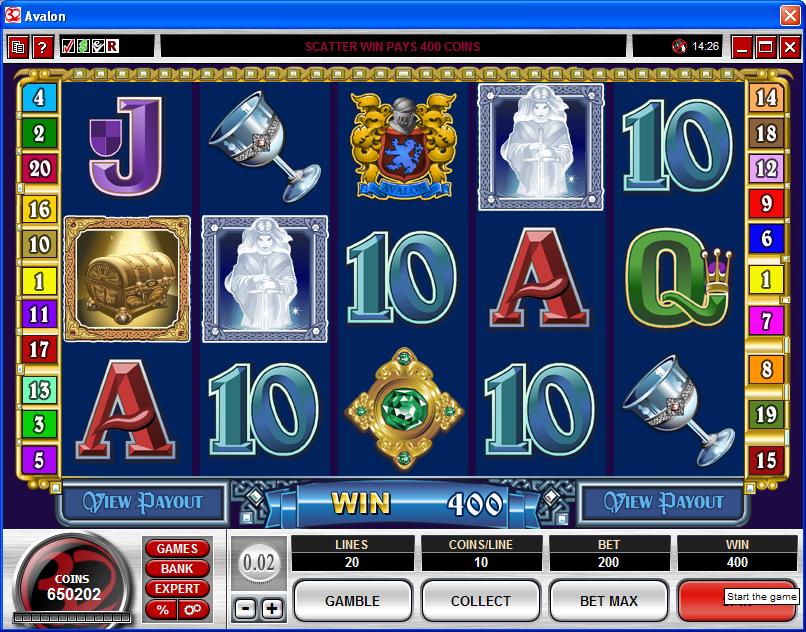Choose payline 20 marker
The height and width of the screenshot is (632, 806).
pyautogui.click(x=40, y=168)
